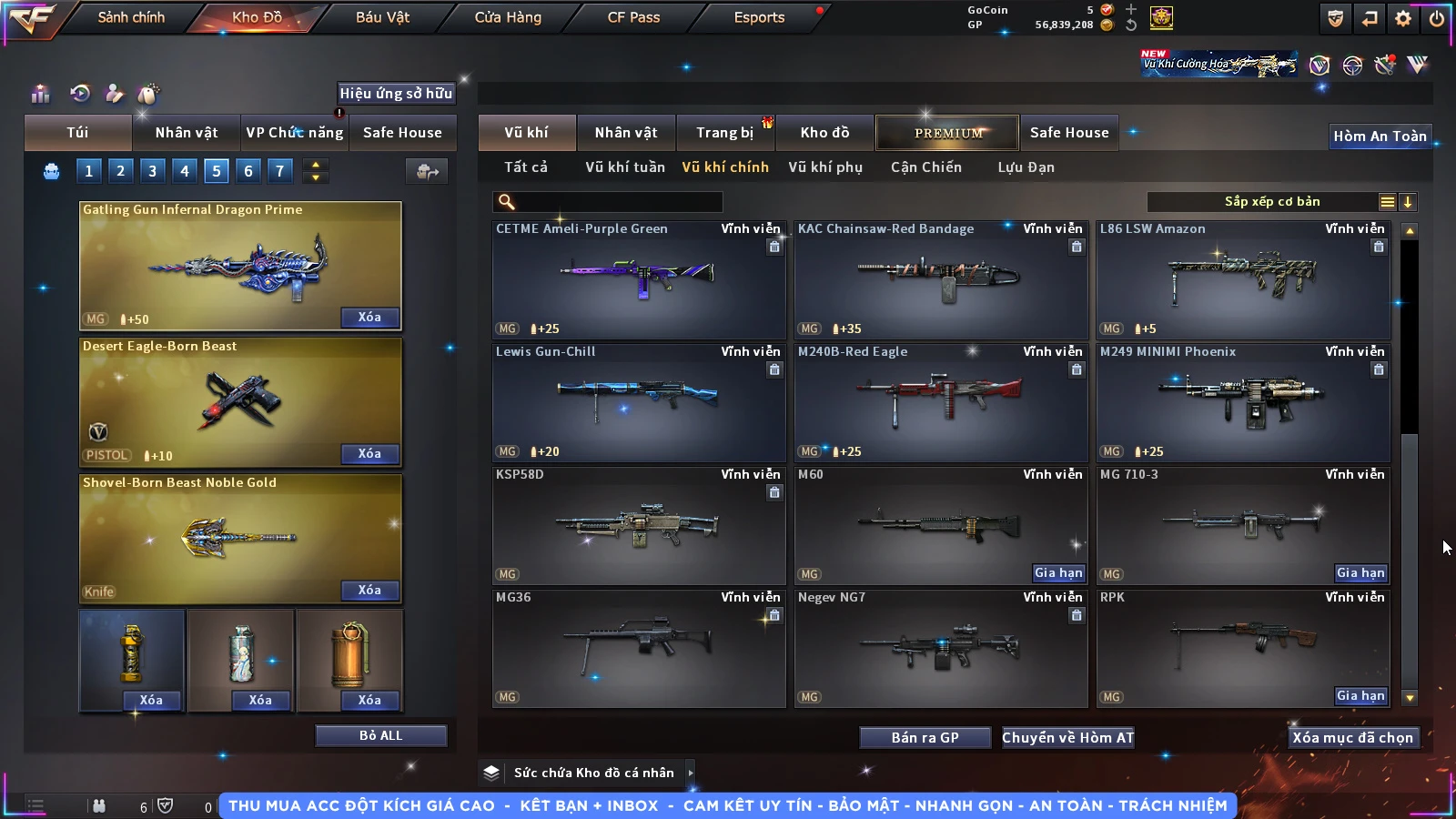This screenshot has width=1456, height=819.
Task: Switch to the Esports tab
Action: coord(759,17)
